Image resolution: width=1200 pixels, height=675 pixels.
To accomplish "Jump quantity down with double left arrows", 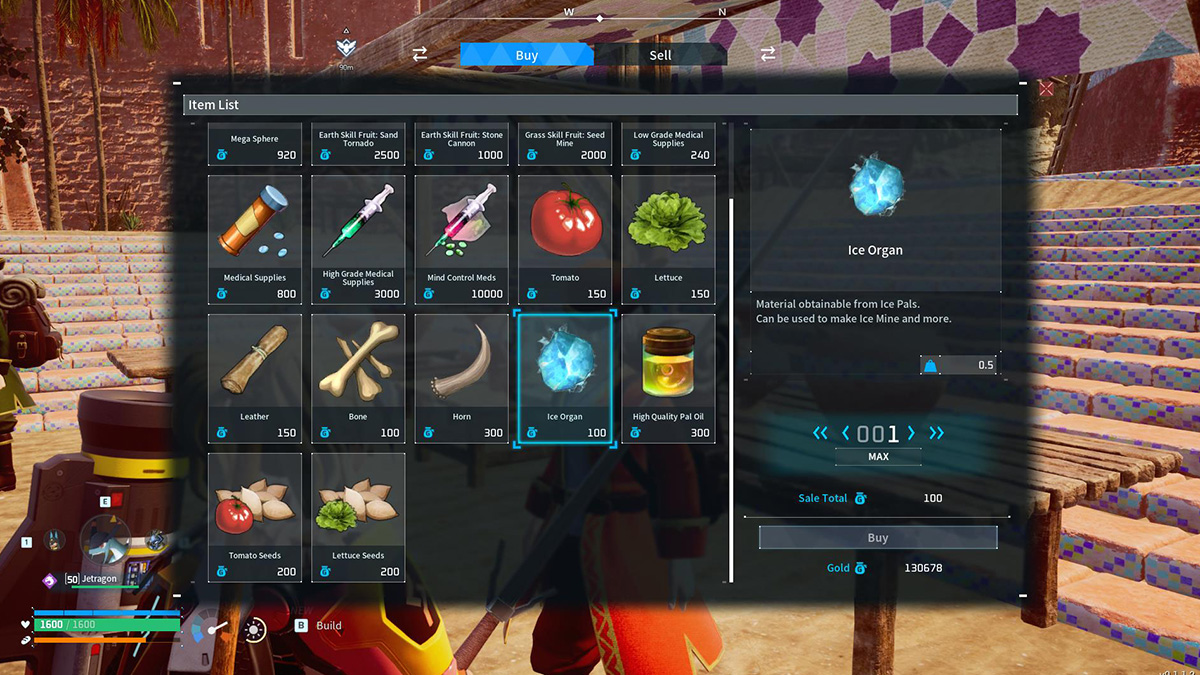I will [820, 433].
